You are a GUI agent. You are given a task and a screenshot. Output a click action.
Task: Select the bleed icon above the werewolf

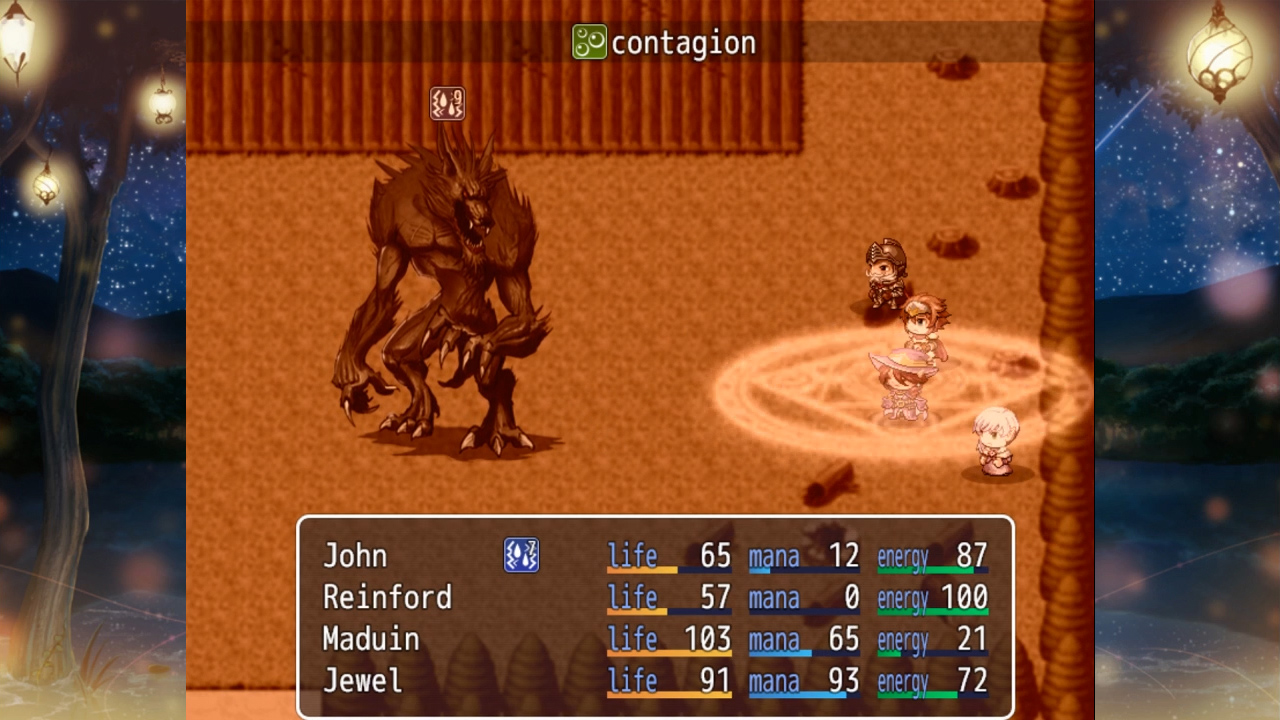pos(449,103)
